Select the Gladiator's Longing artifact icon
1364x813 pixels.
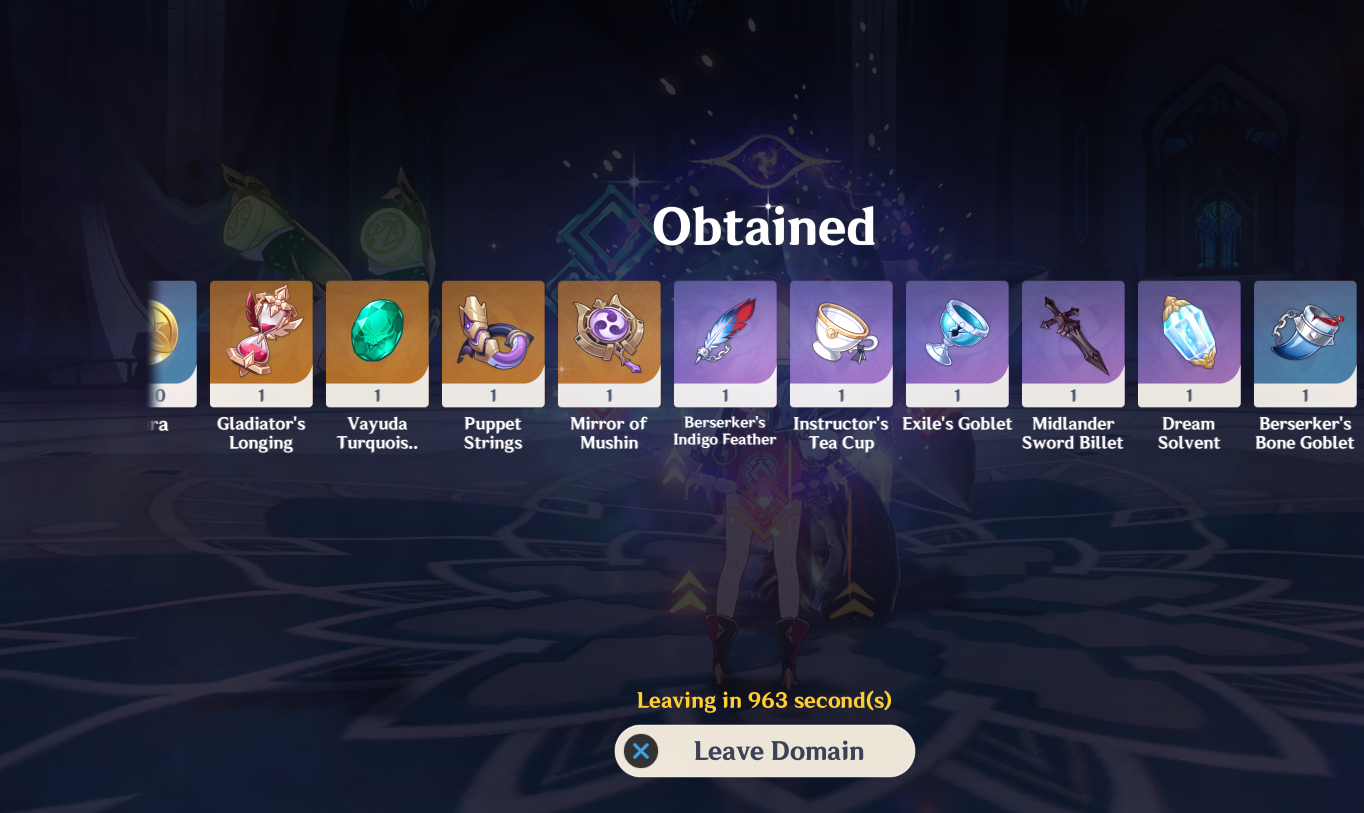point(260,342)
